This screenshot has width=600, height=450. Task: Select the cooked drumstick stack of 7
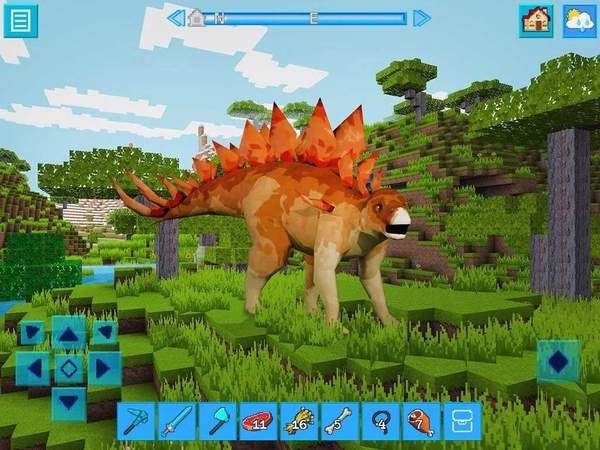(421, 421)
